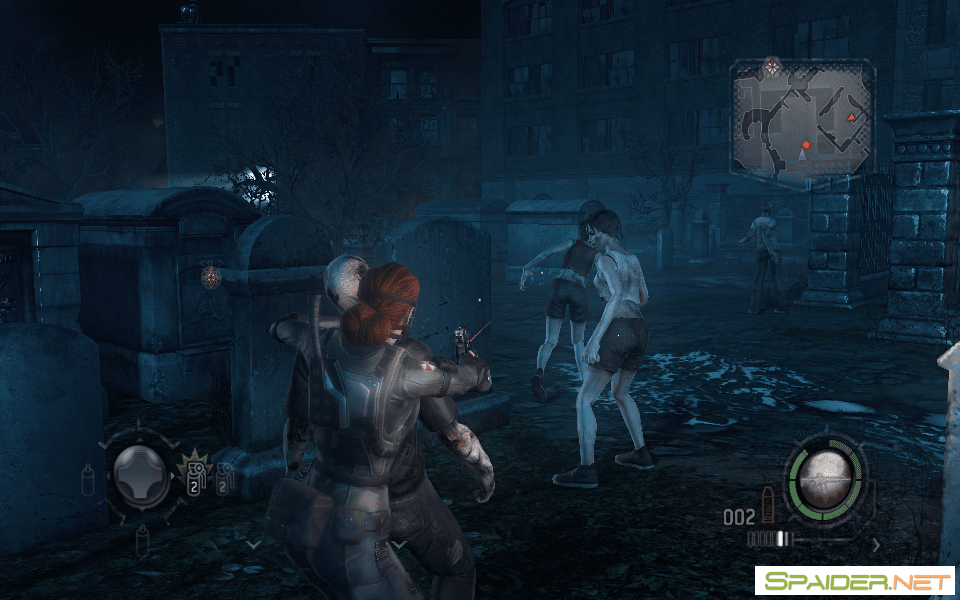Click the minimap panel
960x600 pixels.
point(802,118)
